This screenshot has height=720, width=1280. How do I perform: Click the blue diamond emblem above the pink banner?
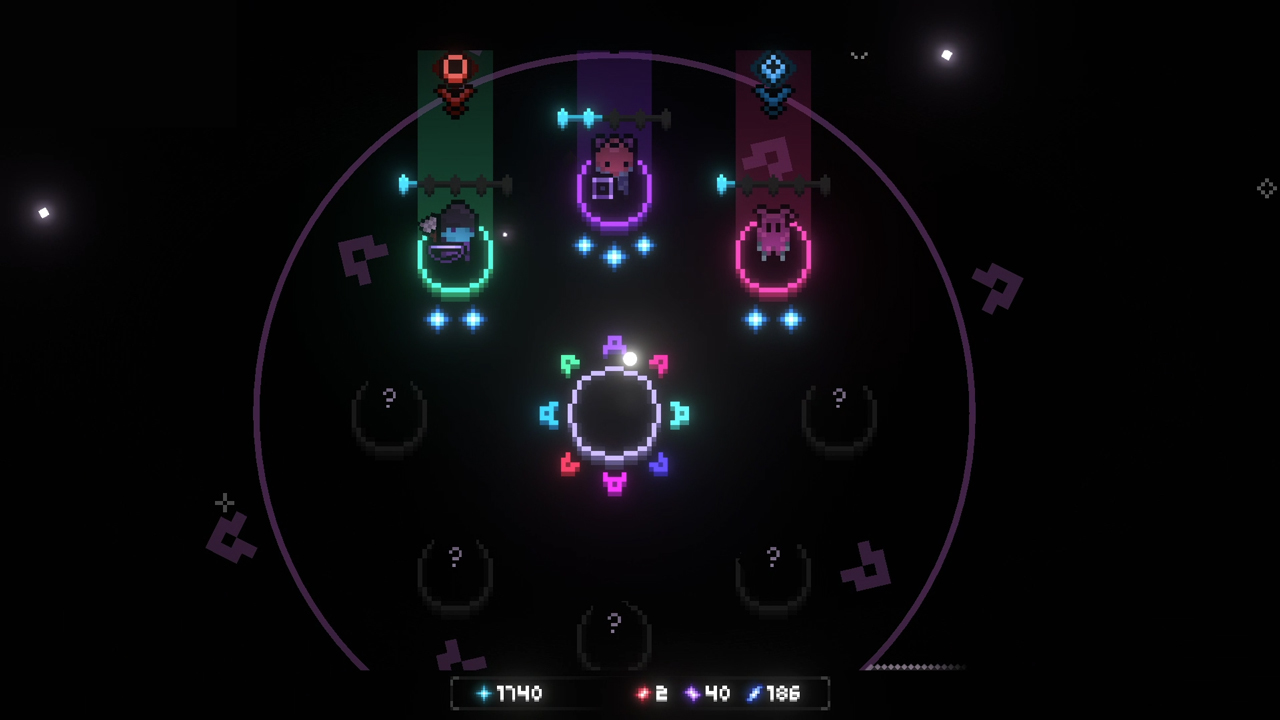tap(770, 70)
